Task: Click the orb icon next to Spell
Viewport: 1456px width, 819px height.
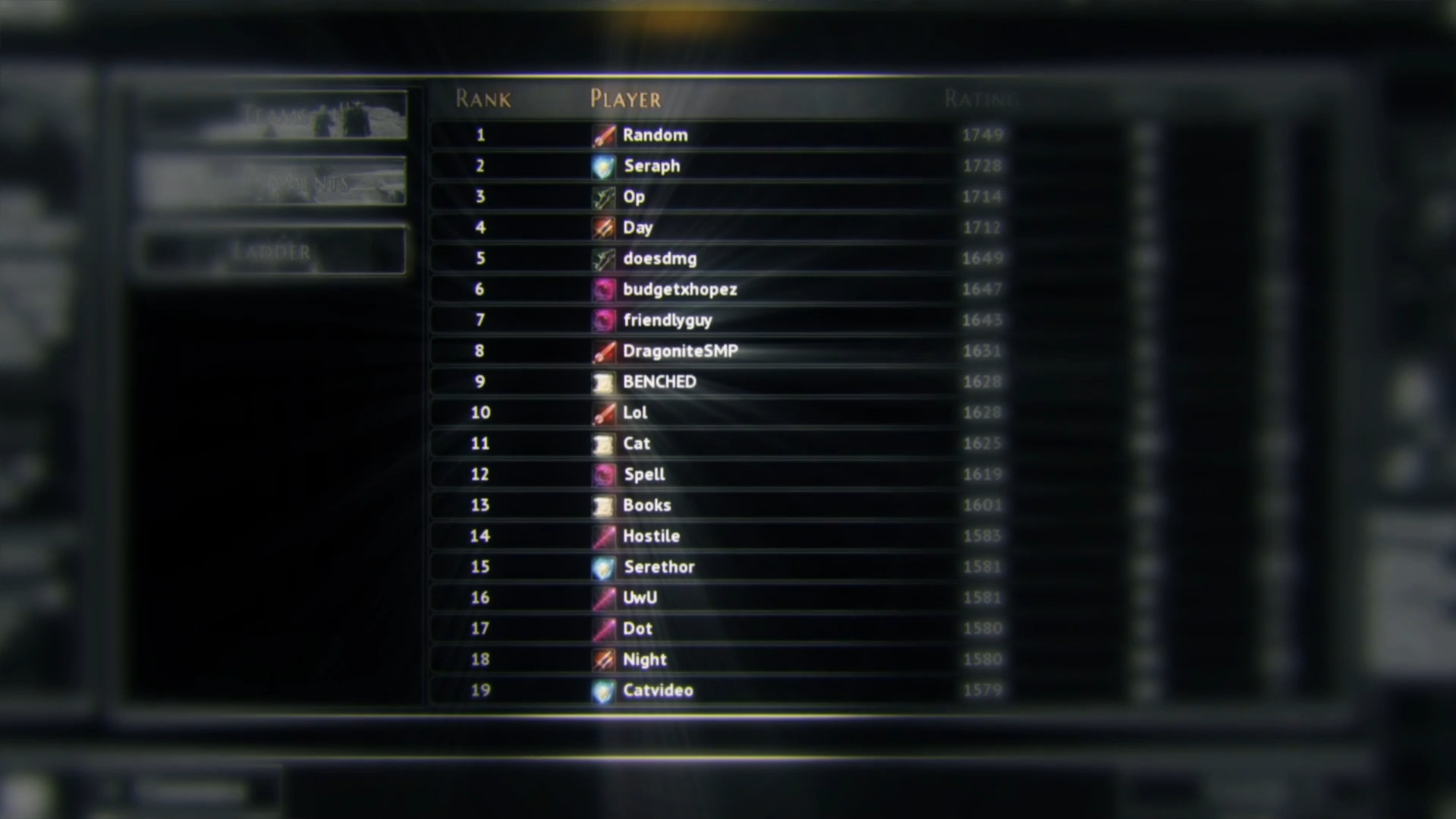Action: 602,474
